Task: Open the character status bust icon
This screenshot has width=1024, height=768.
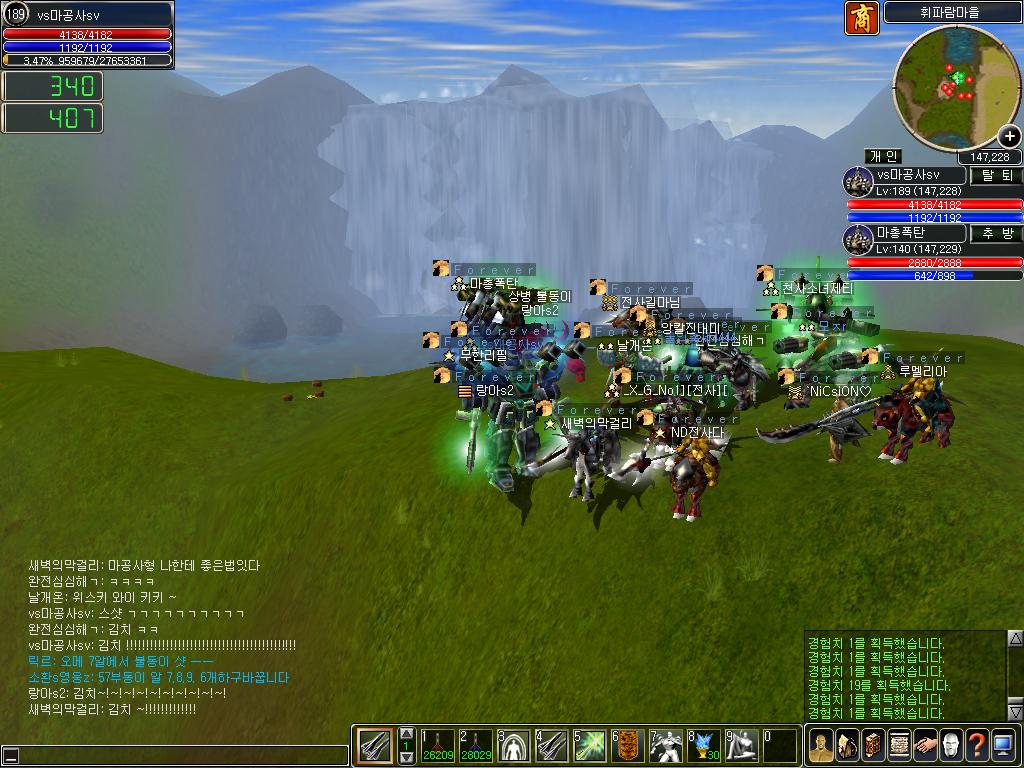Action: coord(822,746)
